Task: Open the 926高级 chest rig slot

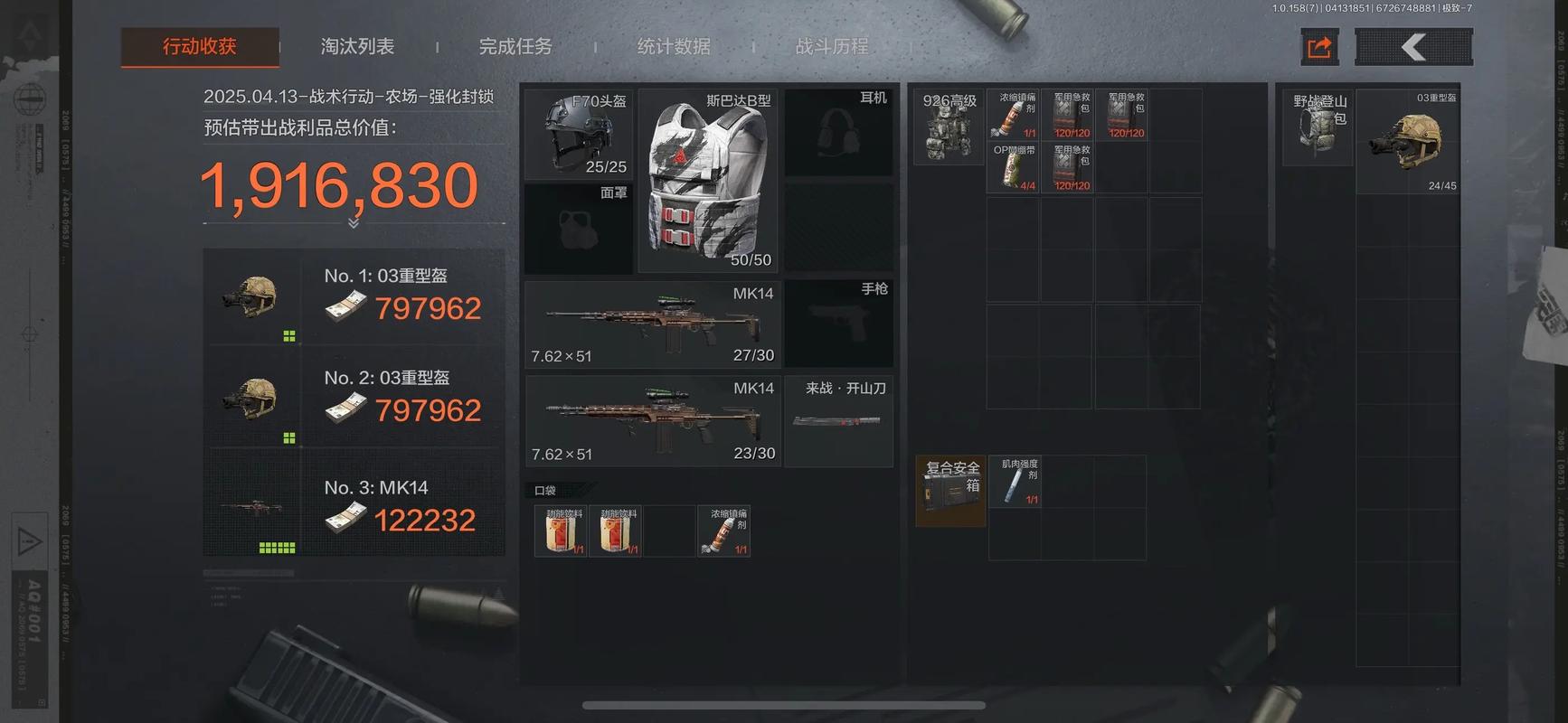Action: tap(949, 127)
